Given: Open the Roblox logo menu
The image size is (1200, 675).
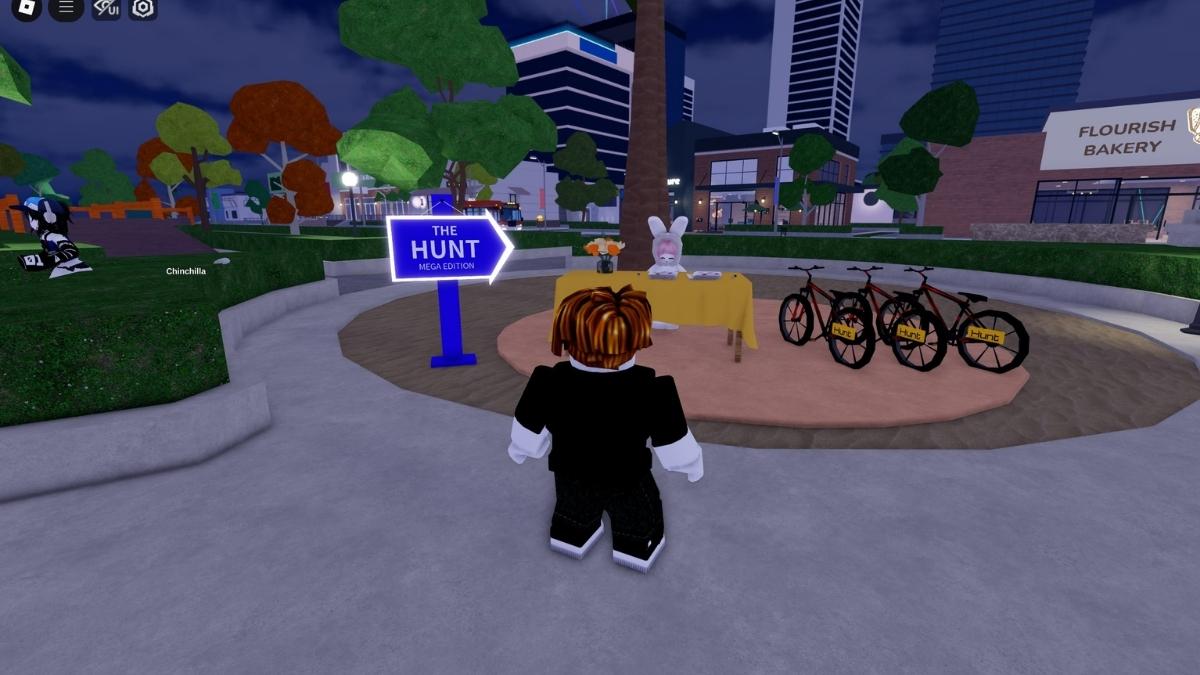Looking at the screenshot, I should click(x=27, y=8).
